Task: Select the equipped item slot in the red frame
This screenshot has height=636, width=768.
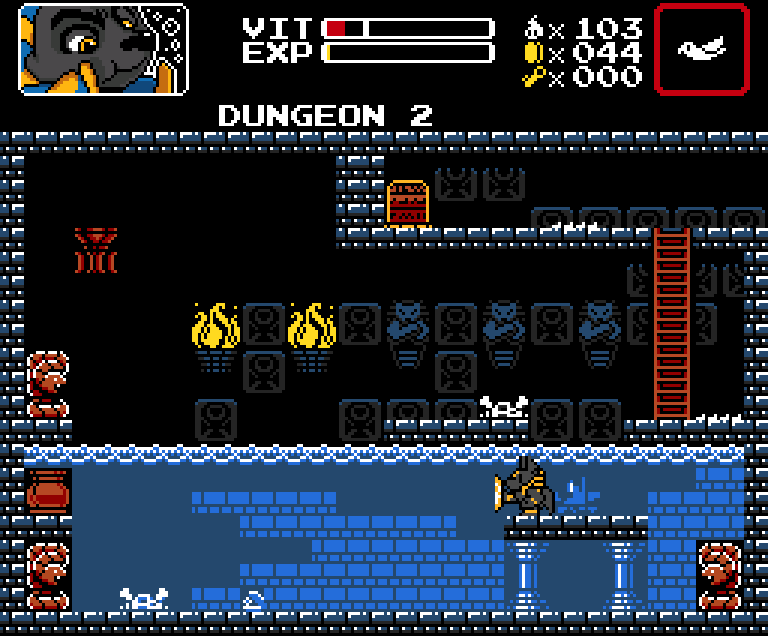Action: click(701, 49)
